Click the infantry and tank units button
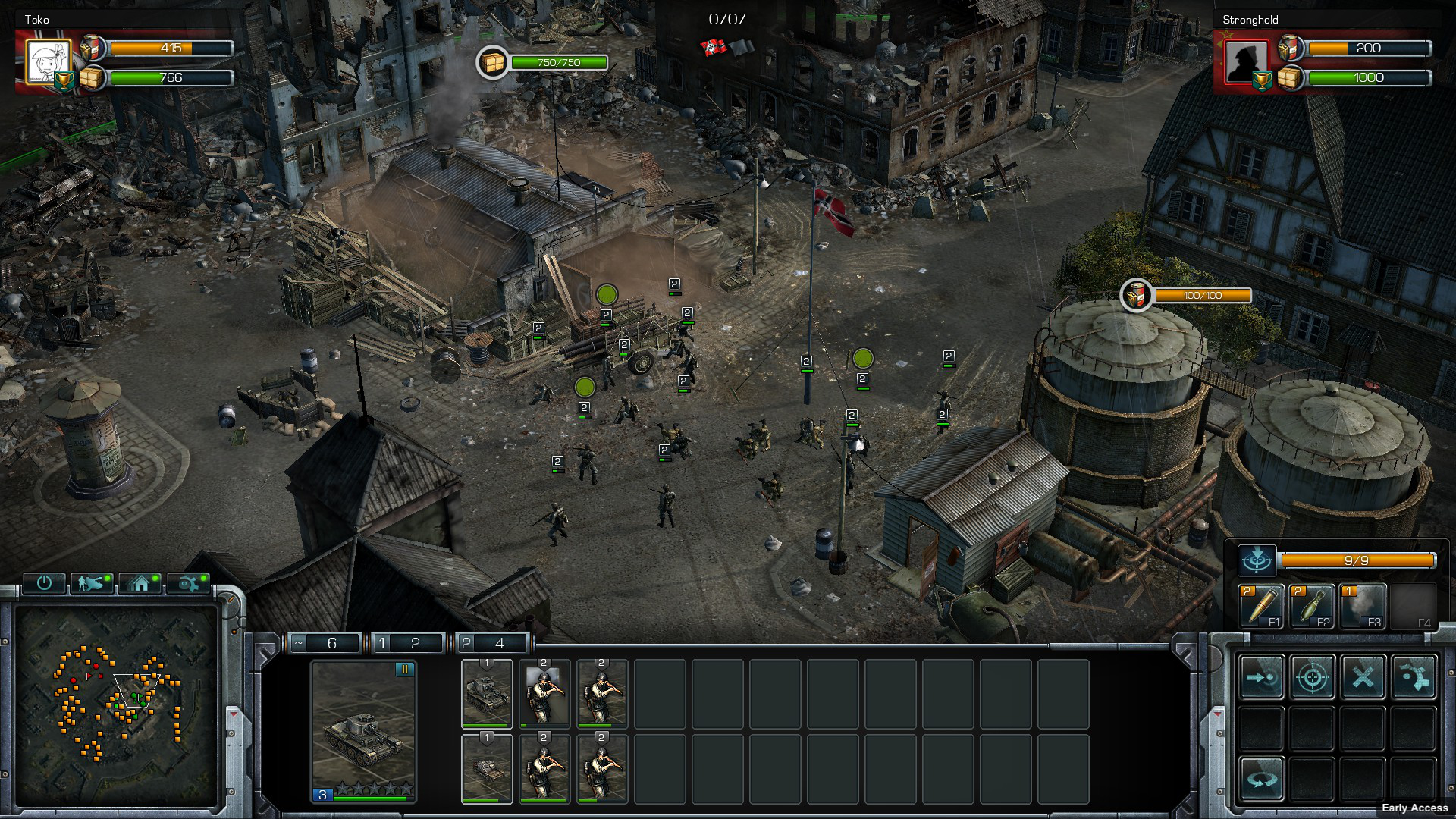 [x=92, y=582]
